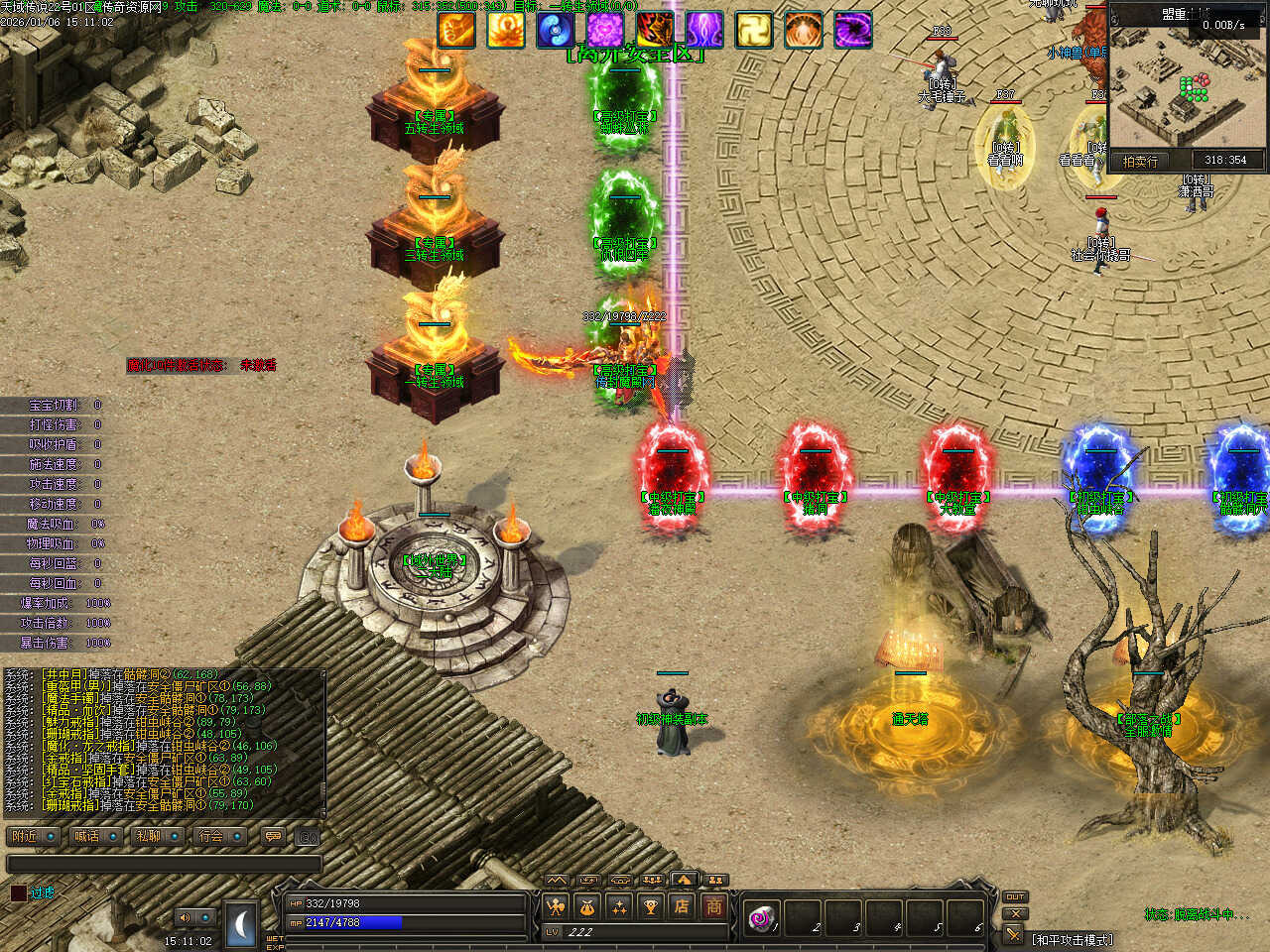Open the 私聊 (Private) chat channel
Image resolution: width=1270 pixels, height=952 pixels.
pyautogui.click(x=148, y=836)
